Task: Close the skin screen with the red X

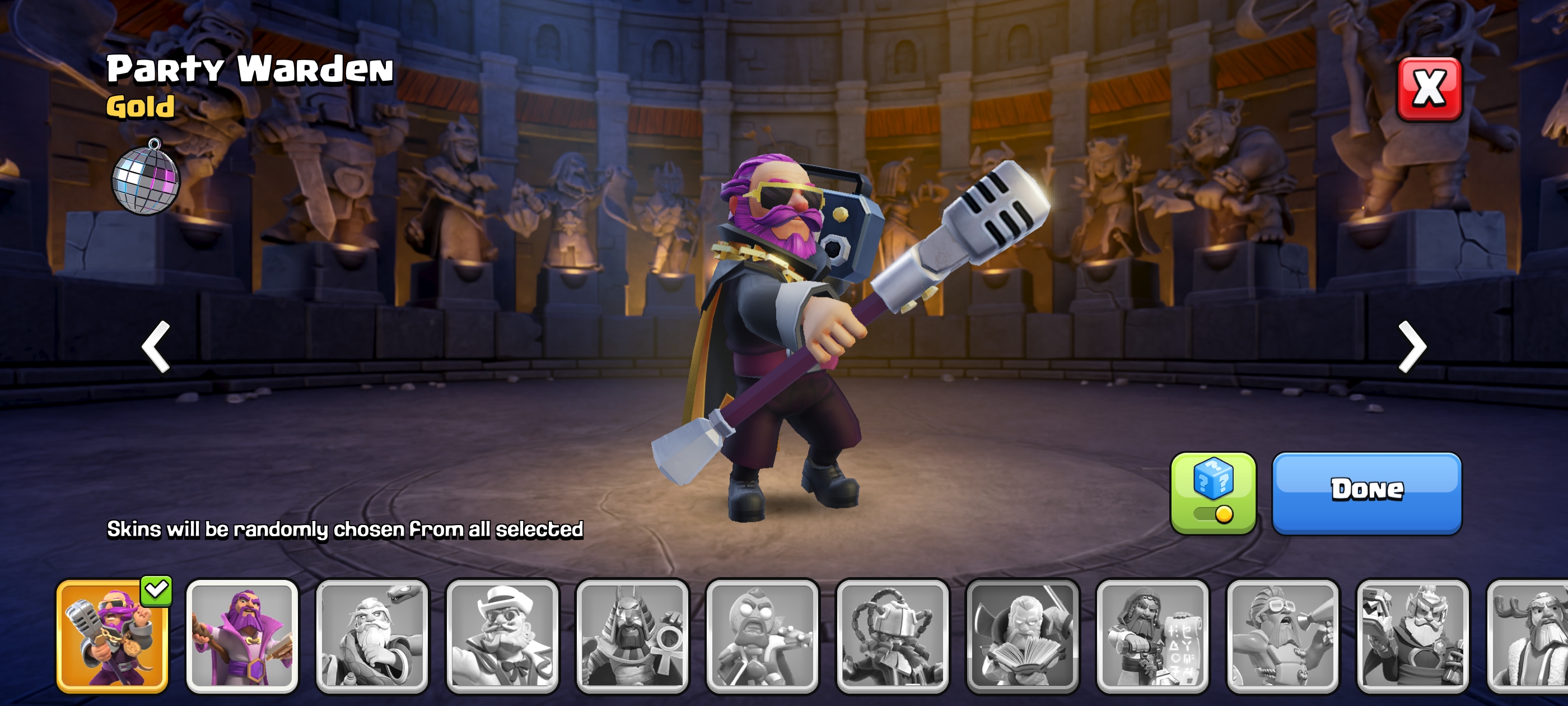Action: click(x=1428, y=89)
